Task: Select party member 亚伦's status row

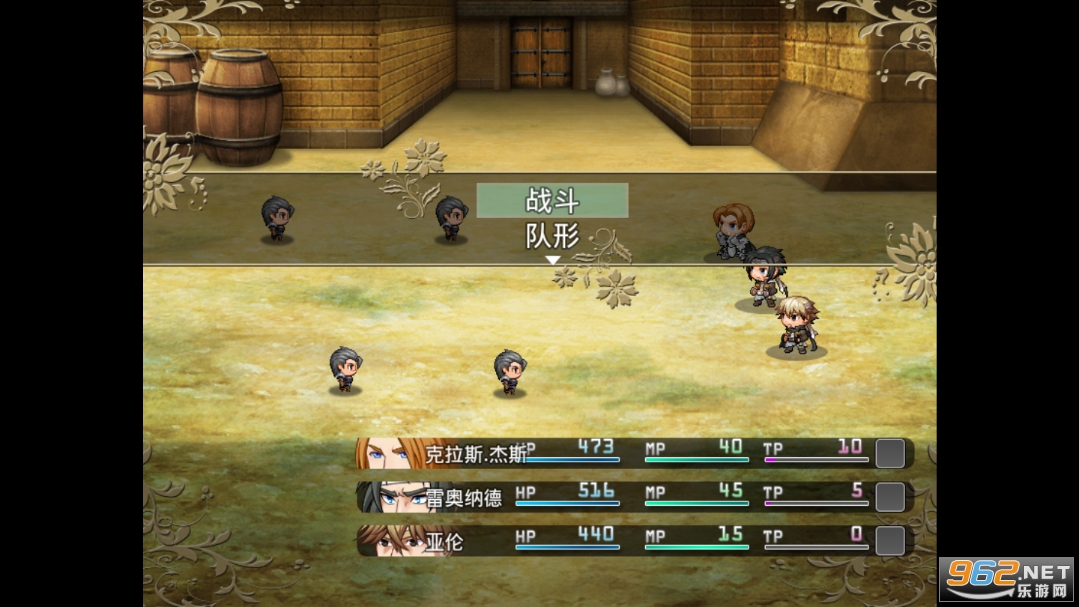Action: click(x=632, y=540)
